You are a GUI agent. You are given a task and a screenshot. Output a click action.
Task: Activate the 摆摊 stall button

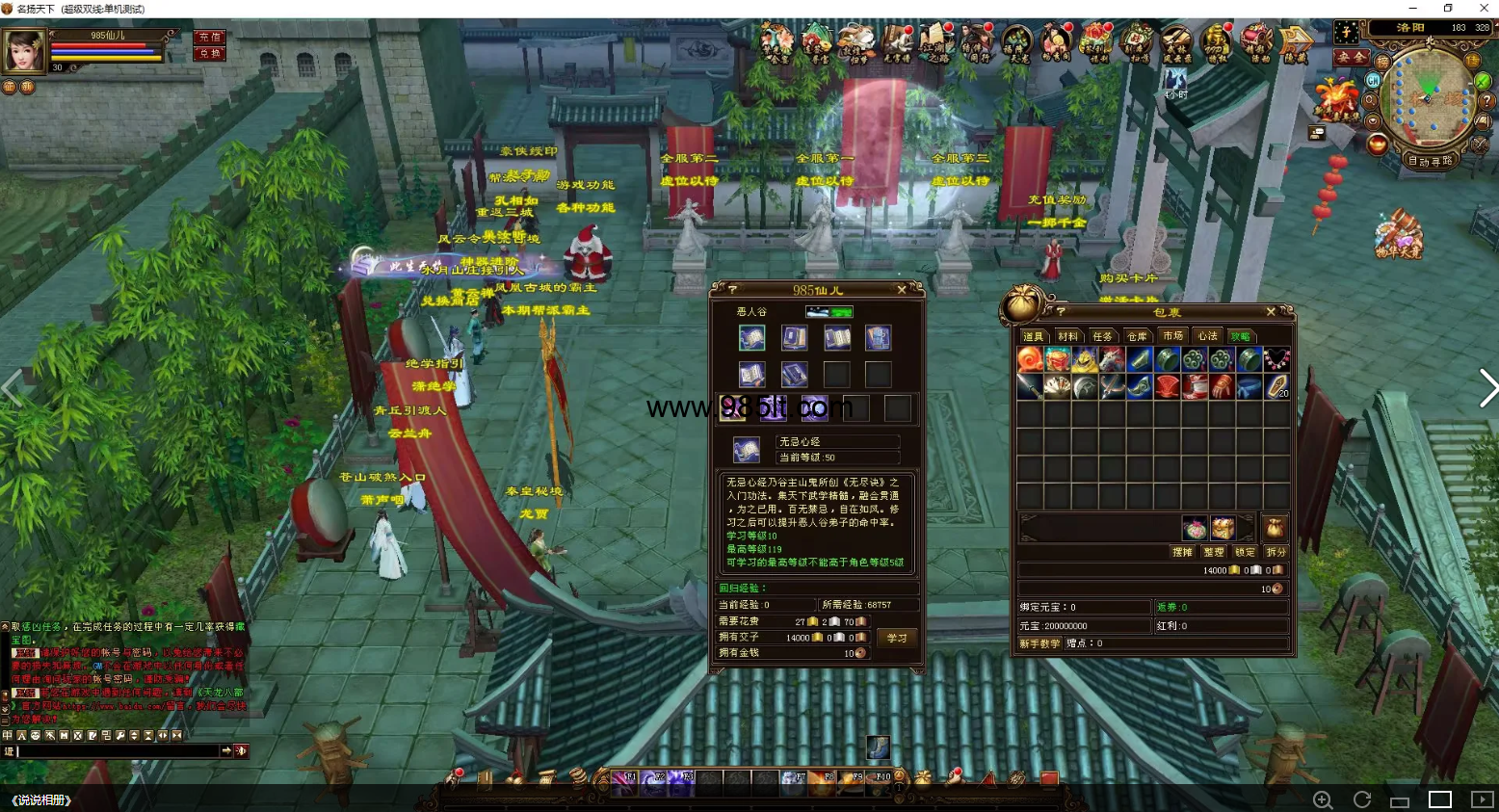point(1182,552)
